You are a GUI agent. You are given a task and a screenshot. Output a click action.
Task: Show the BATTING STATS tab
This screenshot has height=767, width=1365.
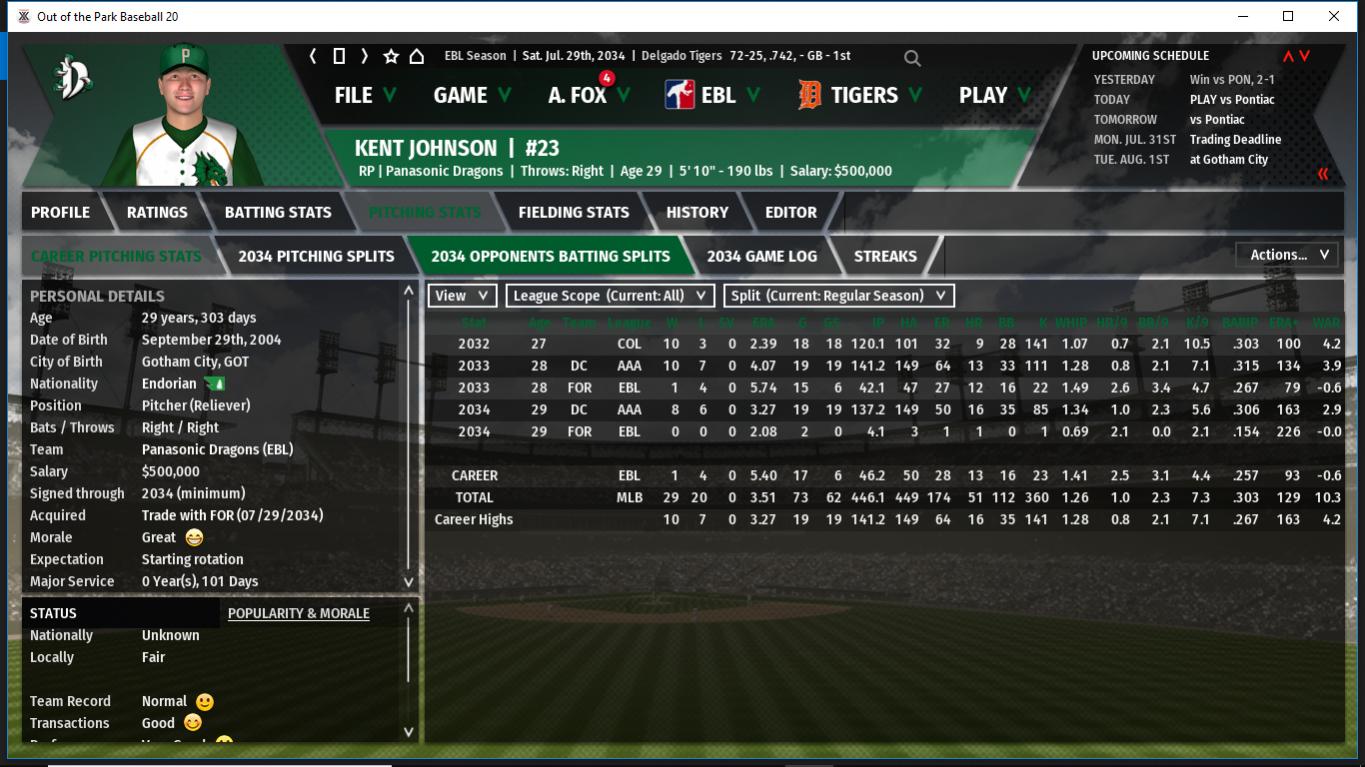tap(278, 212)
